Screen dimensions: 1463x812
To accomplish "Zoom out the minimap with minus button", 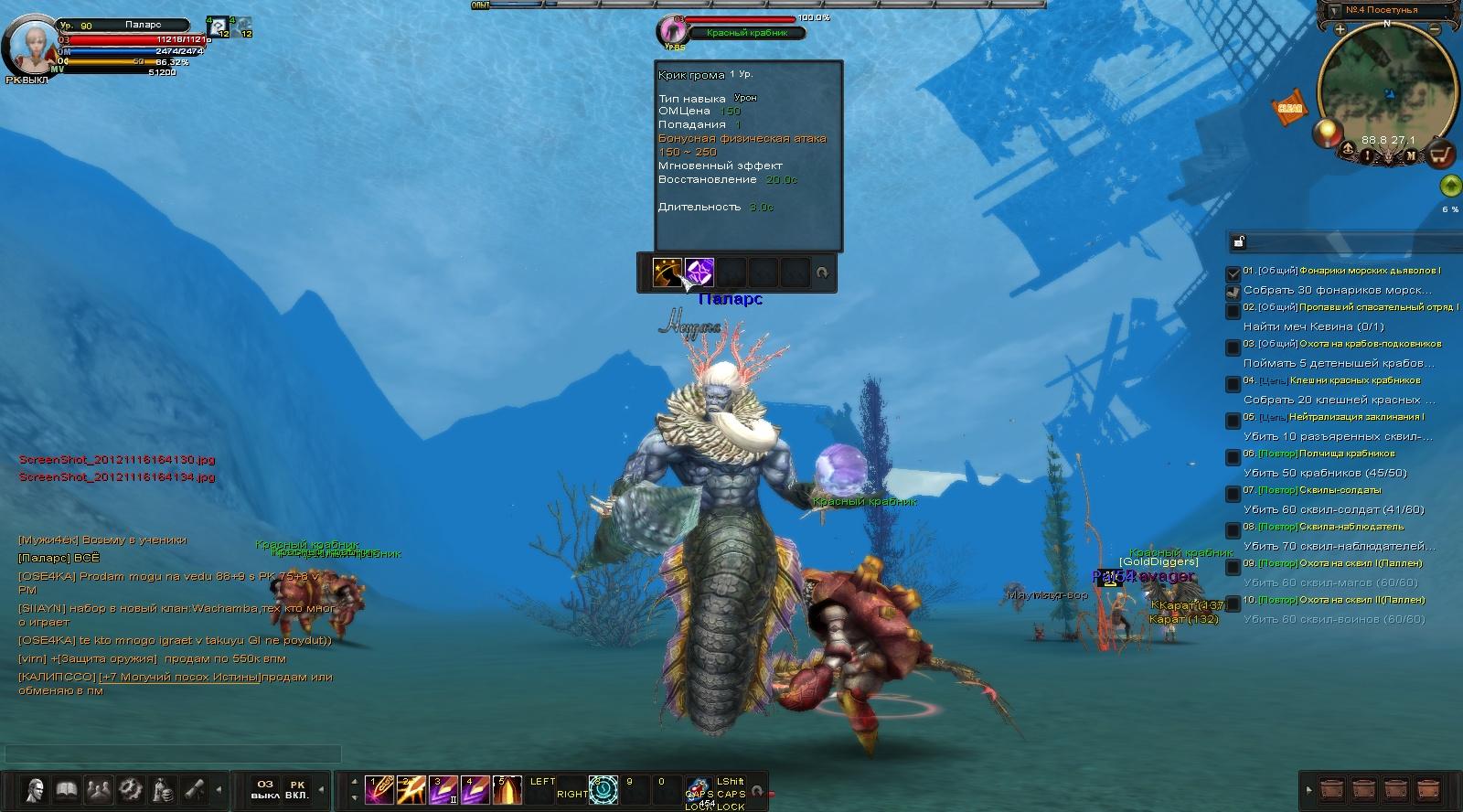I will [x=1435, y=29].
